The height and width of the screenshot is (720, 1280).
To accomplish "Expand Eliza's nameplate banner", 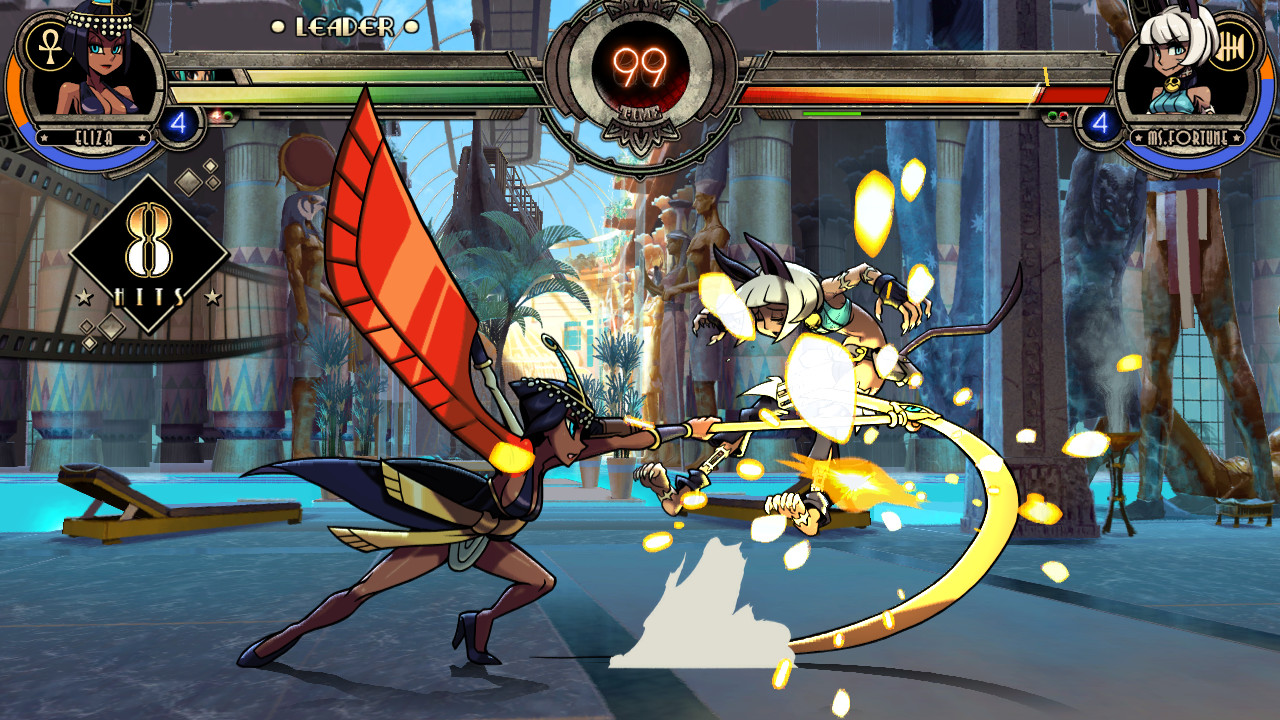I will point(93,136).
